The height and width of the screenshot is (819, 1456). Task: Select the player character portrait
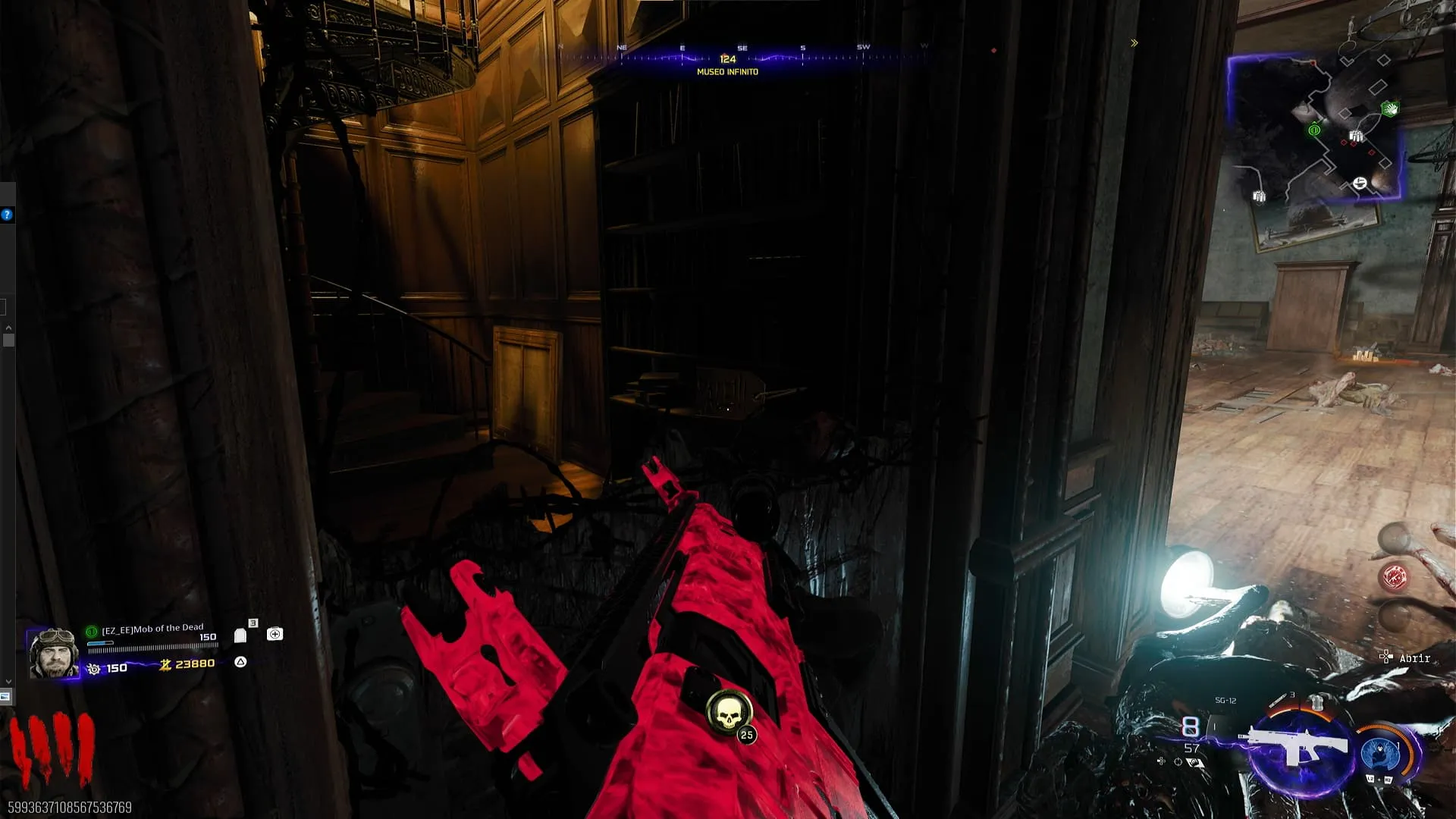53,653
